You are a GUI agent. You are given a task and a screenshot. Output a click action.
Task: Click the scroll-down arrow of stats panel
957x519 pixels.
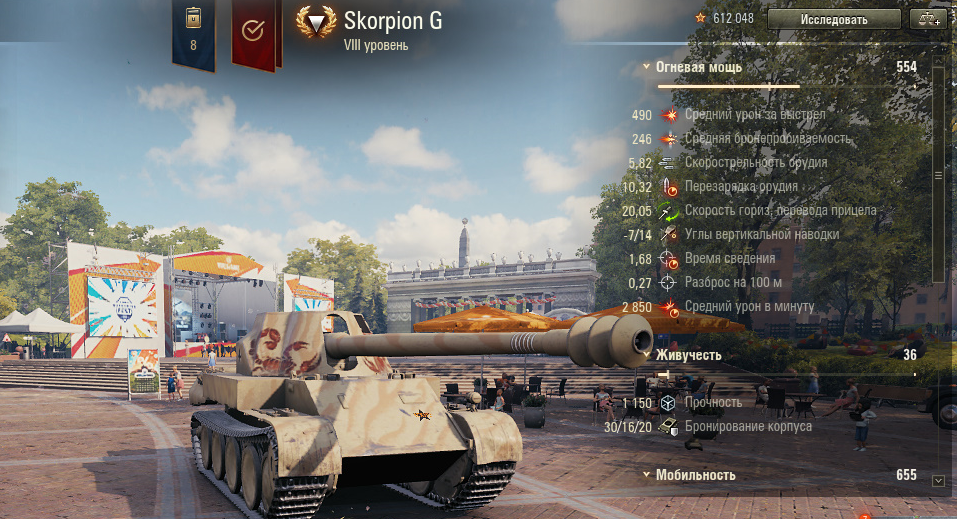(938, 481)
